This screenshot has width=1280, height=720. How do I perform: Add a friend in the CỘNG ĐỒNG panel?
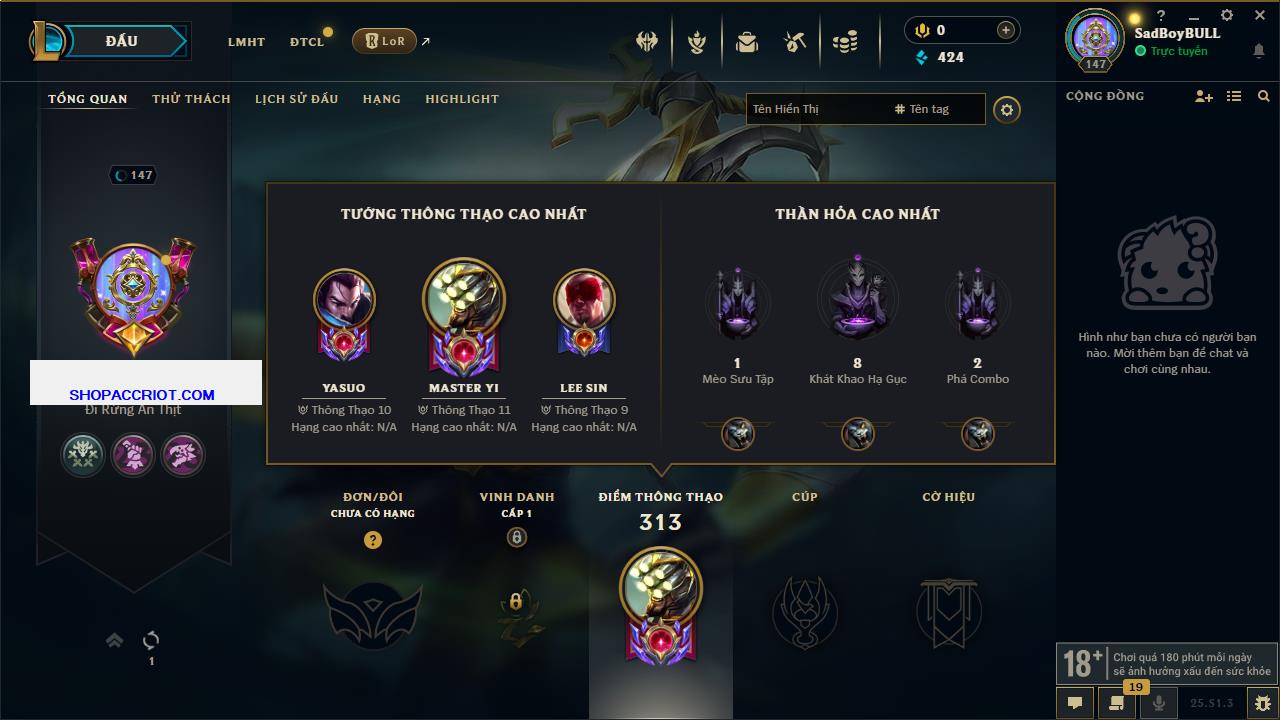[1204, 96]
